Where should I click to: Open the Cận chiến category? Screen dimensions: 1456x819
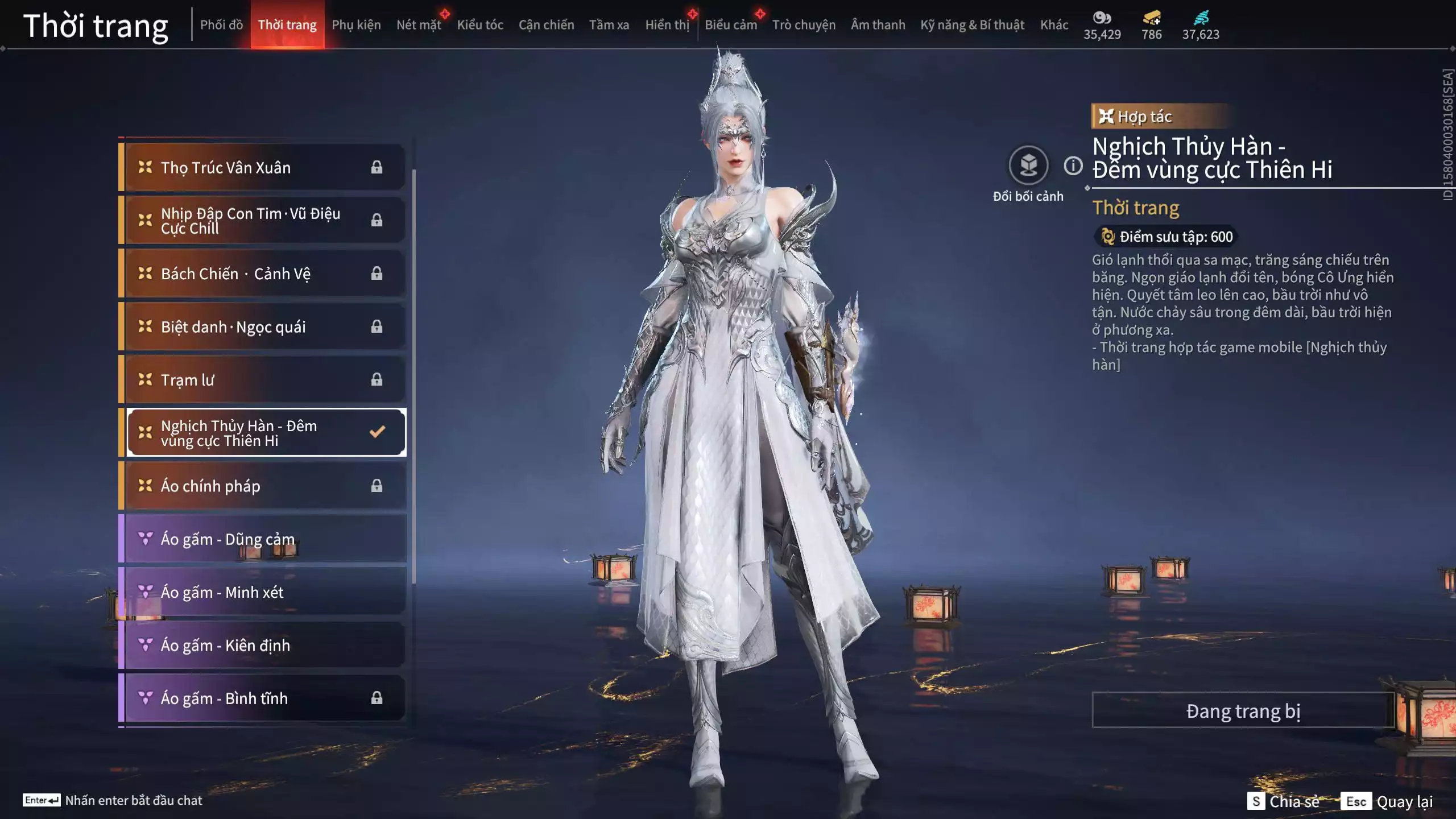pyautogui.click(x=546, y=25)
